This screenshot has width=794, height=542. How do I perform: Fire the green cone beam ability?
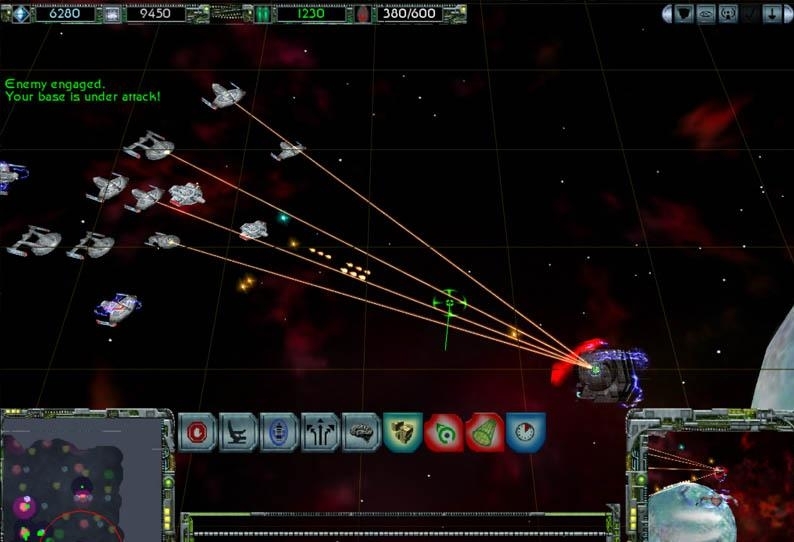(485, 432)
